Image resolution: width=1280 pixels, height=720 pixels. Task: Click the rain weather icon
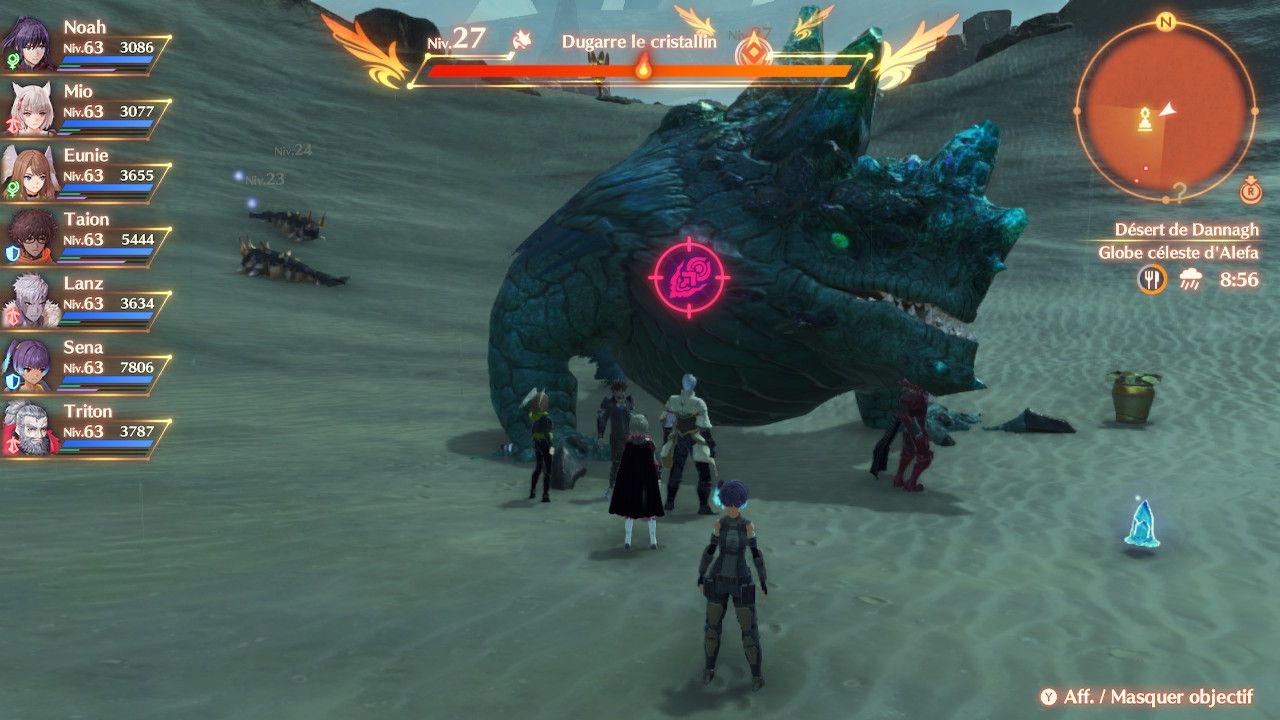pyautogui.click(x=1190, y=280)
